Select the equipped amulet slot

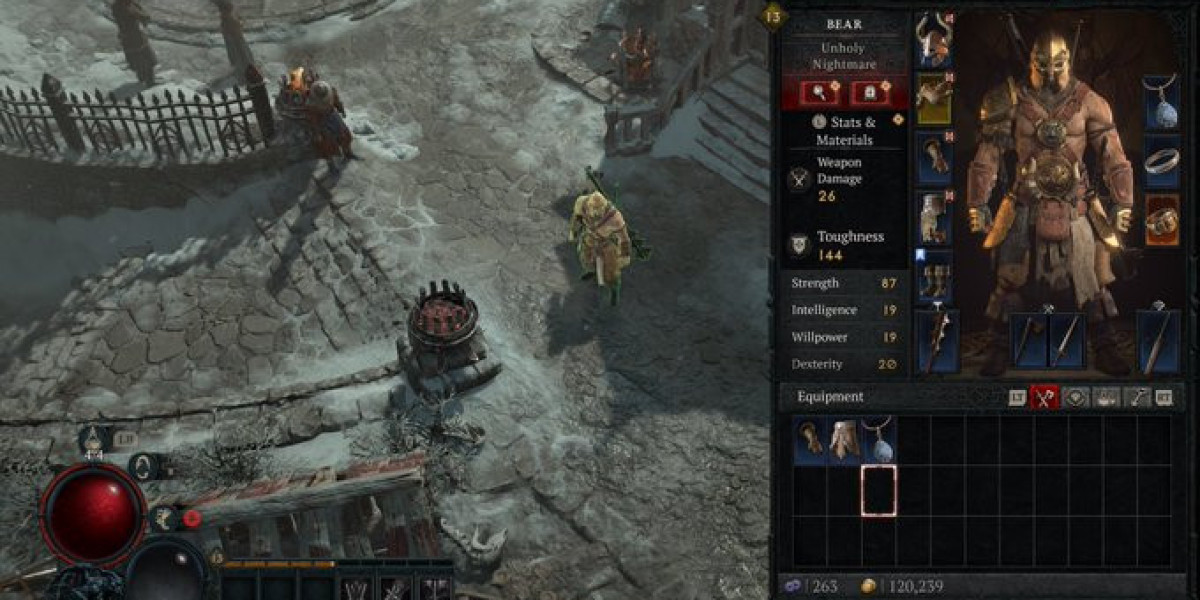point(1161,102)
